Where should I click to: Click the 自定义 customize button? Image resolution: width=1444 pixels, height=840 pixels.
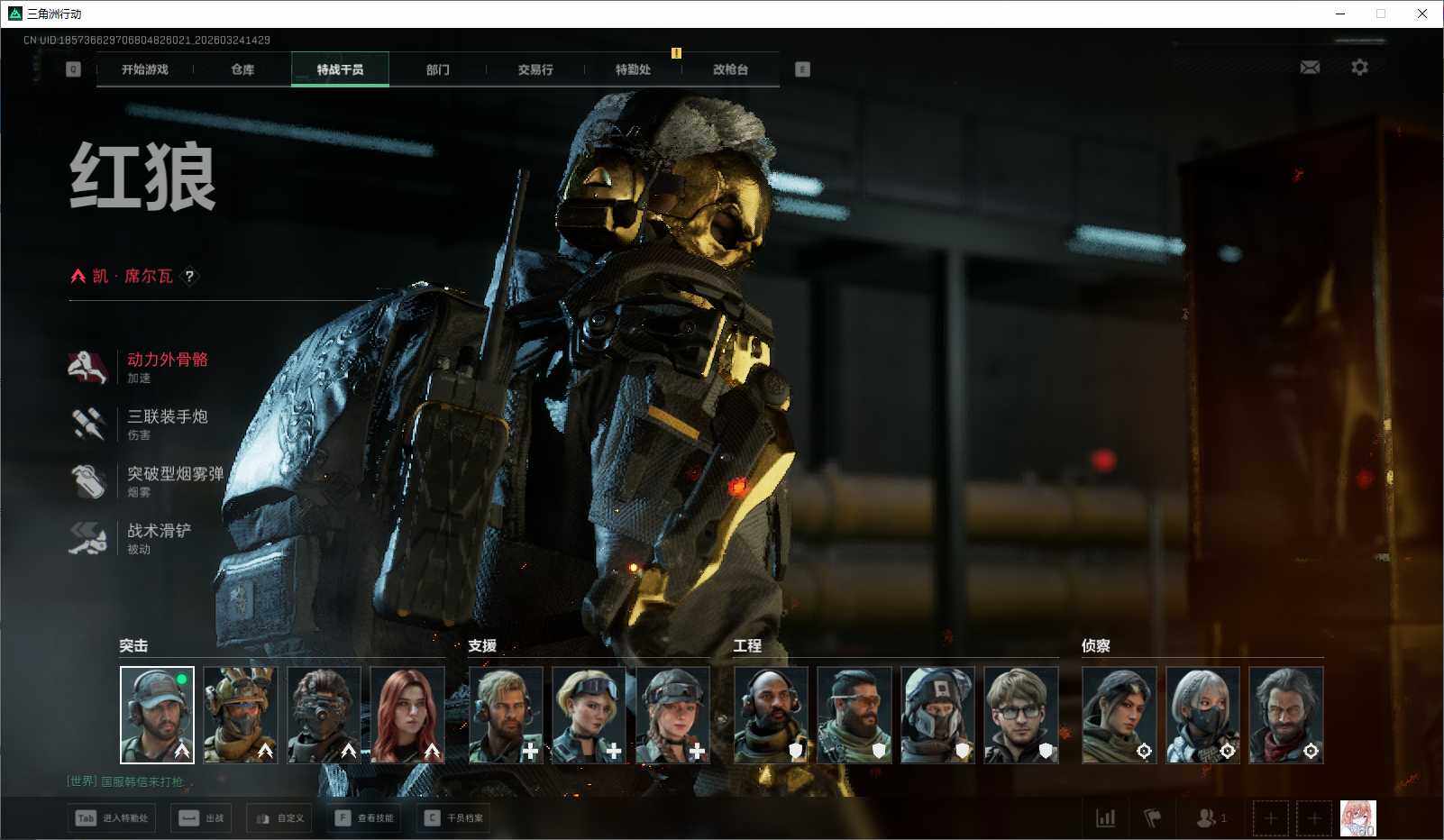[280, 818]
